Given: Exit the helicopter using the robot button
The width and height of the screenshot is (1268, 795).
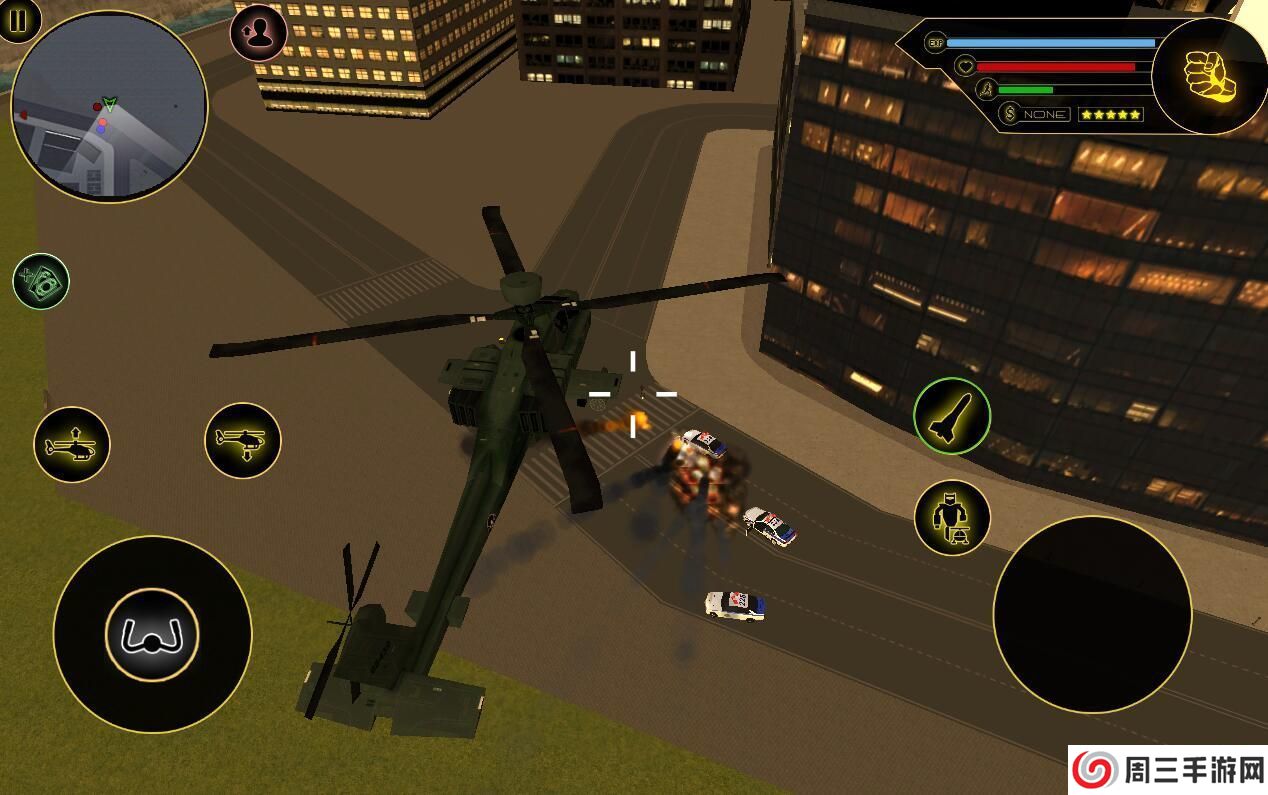Looking at the screenshot, I should [x=951, y=518].
